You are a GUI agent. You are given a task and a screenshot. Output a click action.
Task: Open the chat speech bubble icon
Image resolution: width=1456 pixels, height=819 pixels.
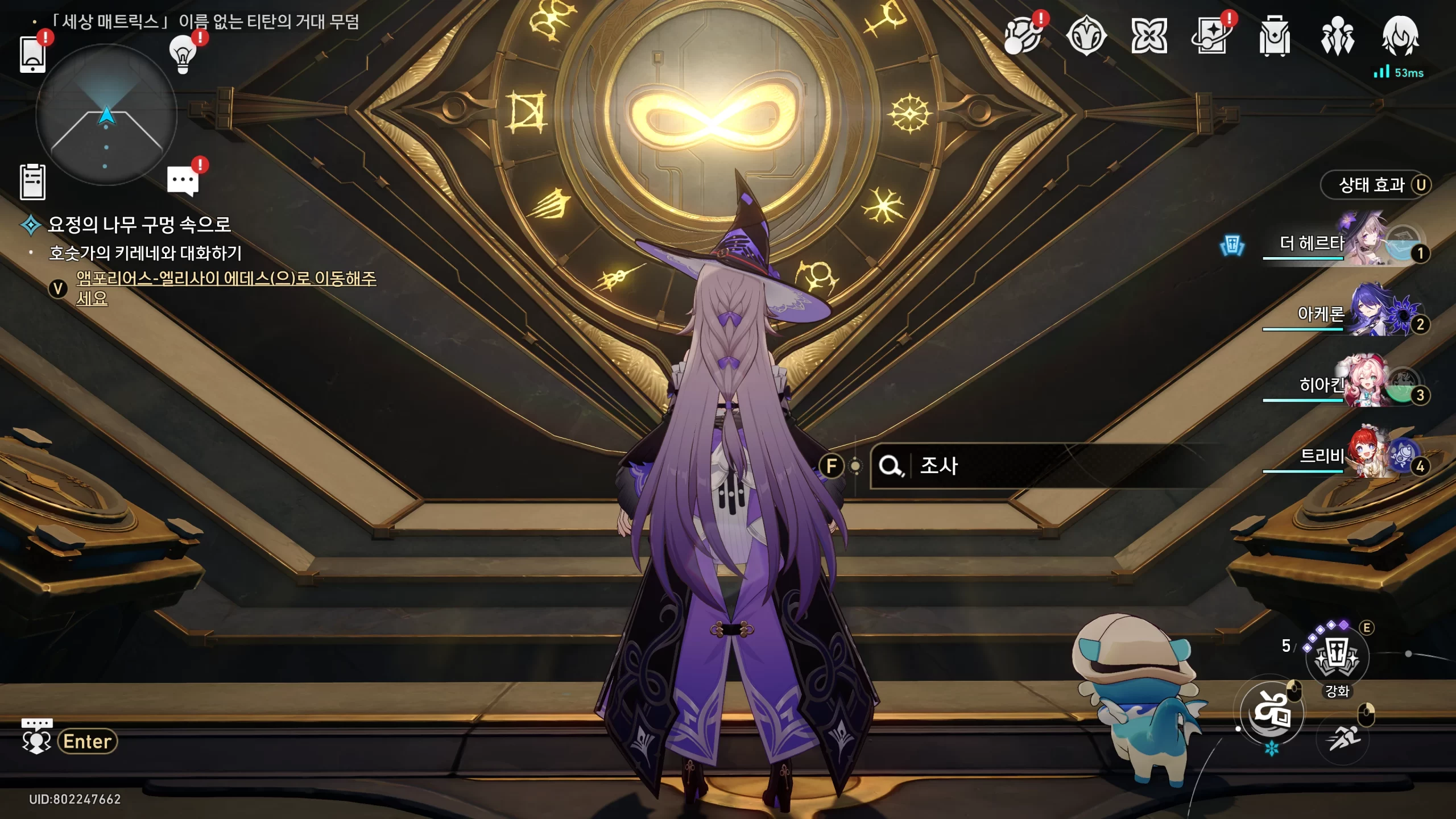coord(183,181)
